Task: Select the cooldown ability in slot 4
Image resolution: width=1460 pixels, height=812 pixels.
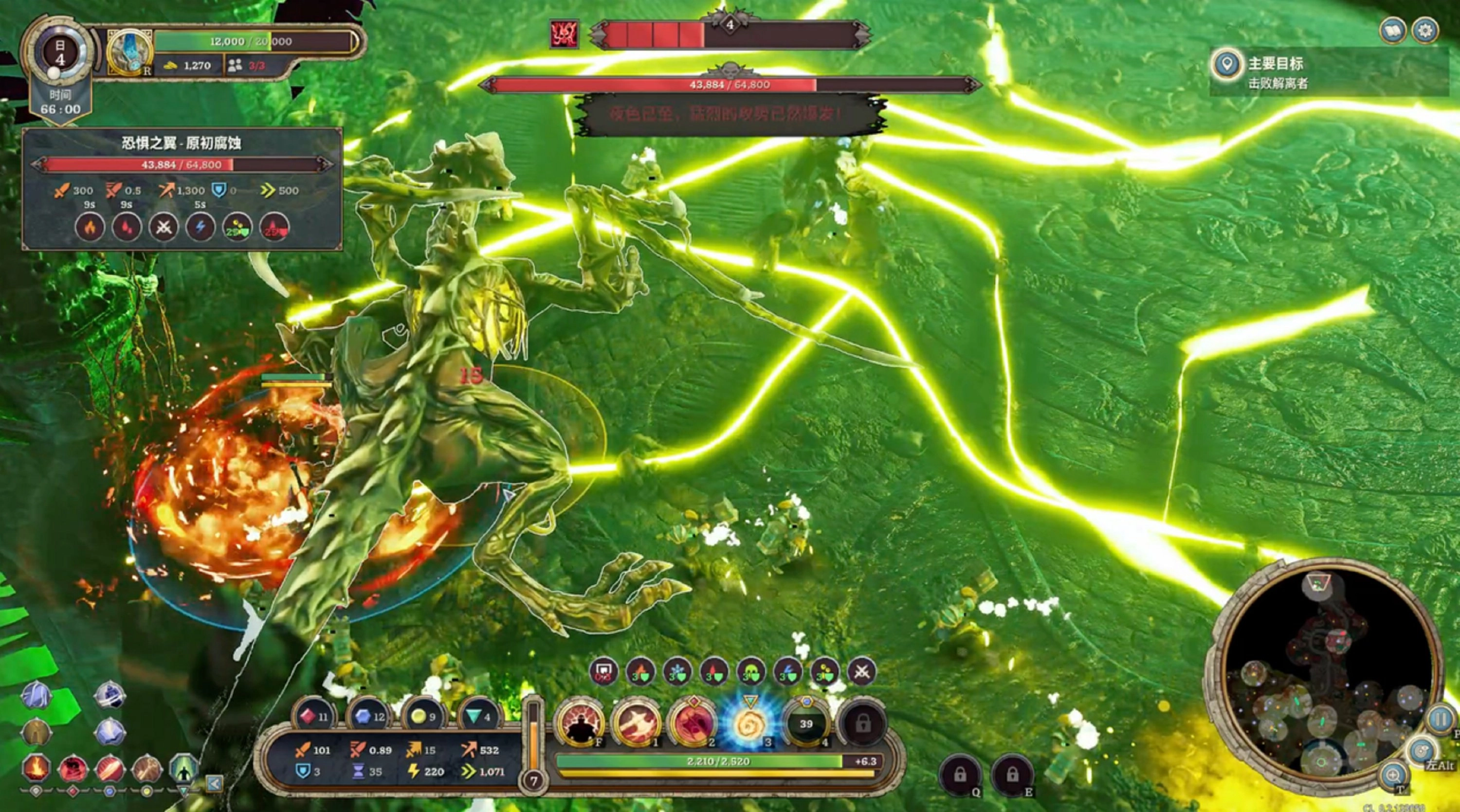Action: click(805, 723)
